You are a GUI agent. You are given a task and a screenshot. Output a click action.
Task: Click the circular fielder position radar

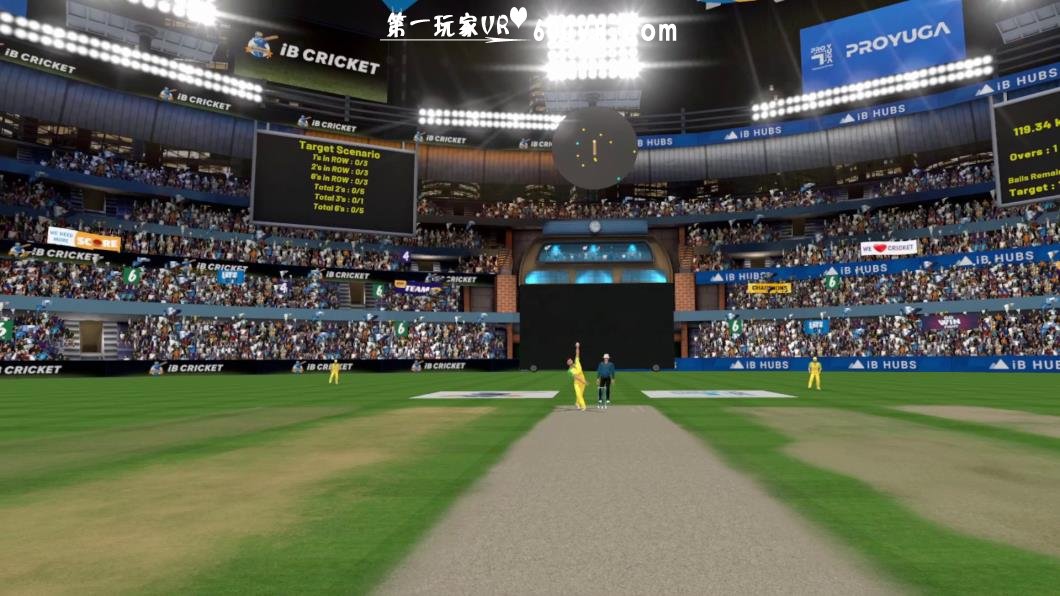click(594, 149)
